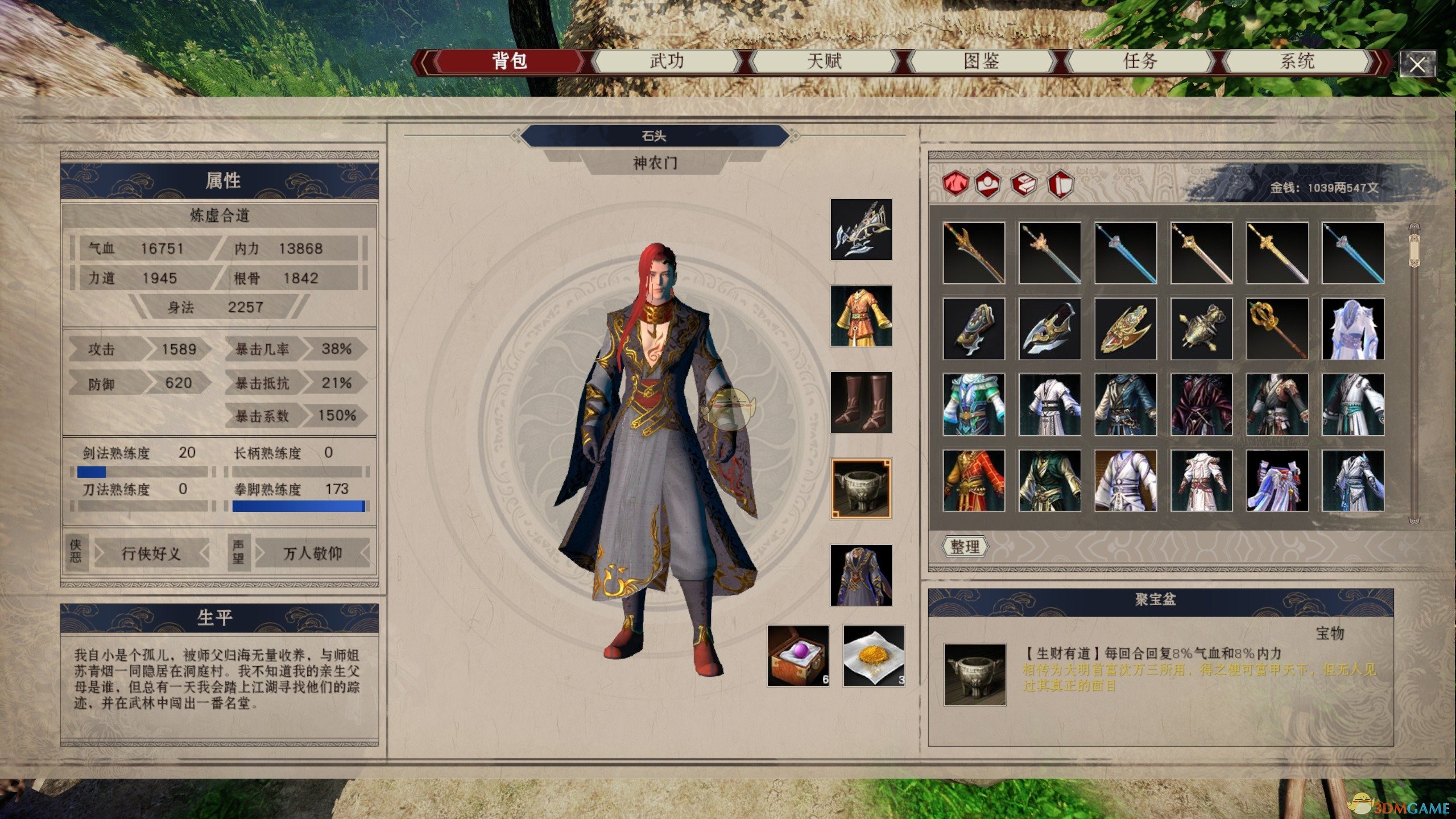Pick the golden staff in inventory
The width and height of the screenshot is (1456, 819).
click(x=1277, y=329)
